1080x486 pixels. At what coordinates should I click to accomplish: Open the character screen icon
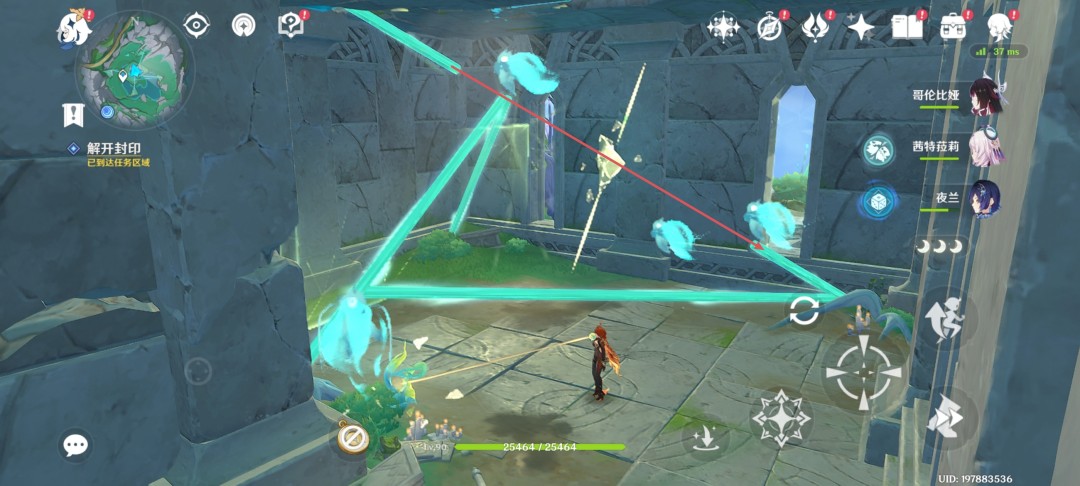[x=998, y=27]
